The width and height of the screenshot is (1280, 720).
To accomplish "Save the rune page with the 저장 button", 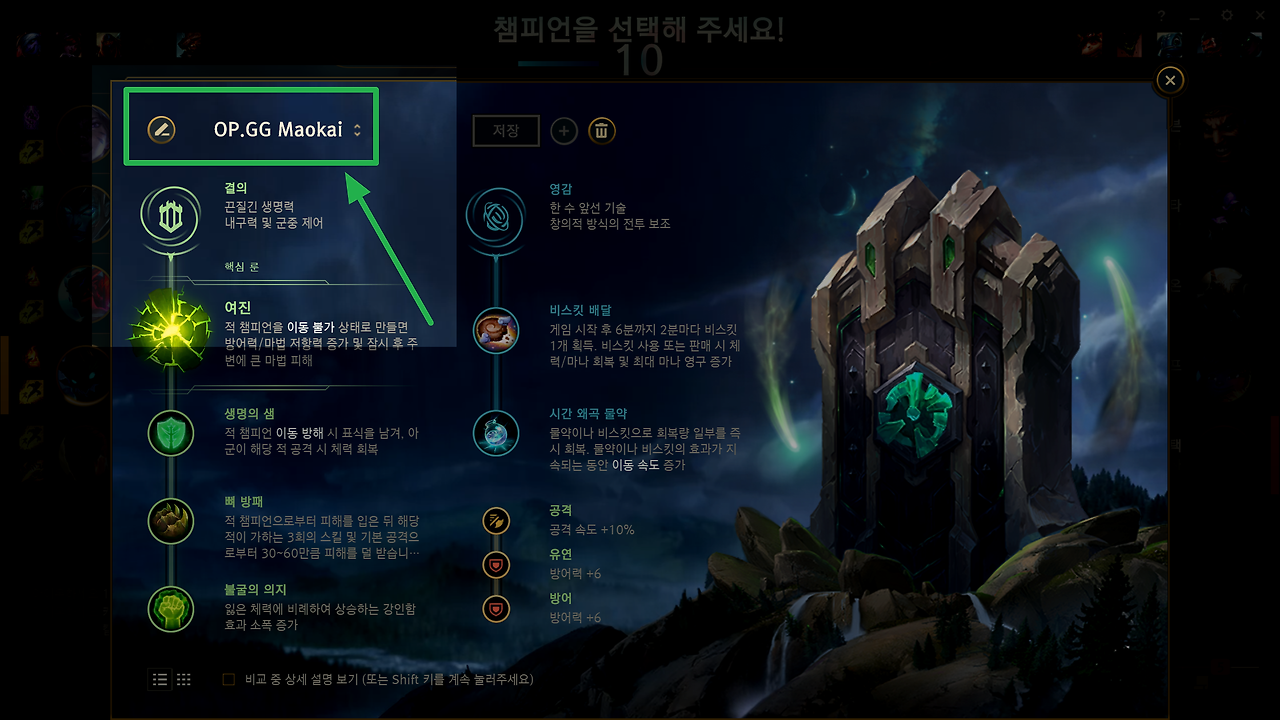I will point(505,131).
